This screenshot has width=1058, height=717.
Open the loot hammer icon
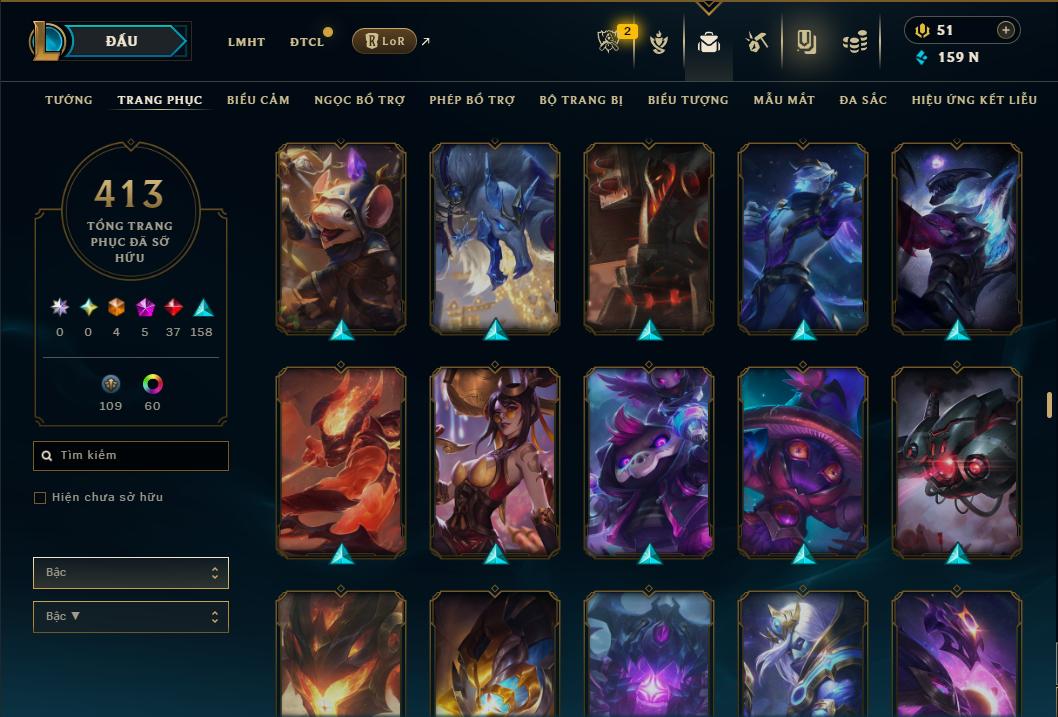(x=756, y=42)
